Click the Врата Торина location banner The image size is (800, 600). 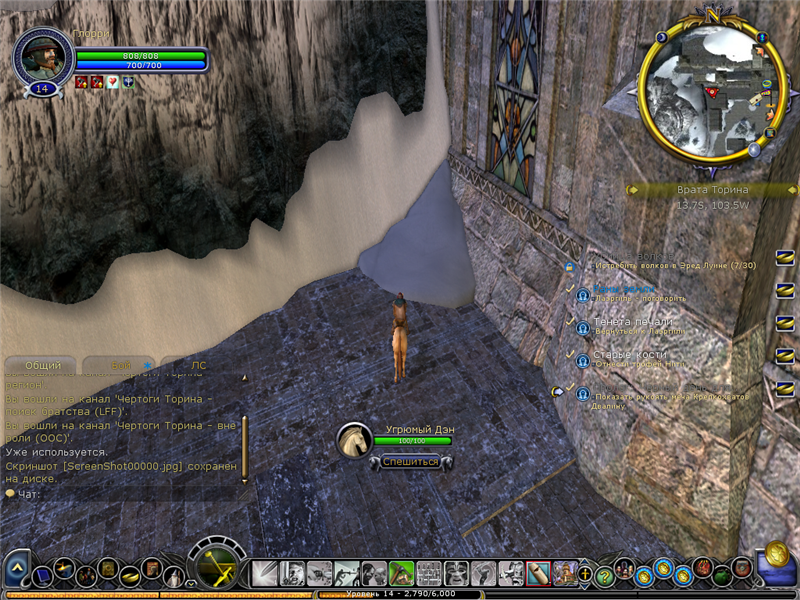point(711,190)
